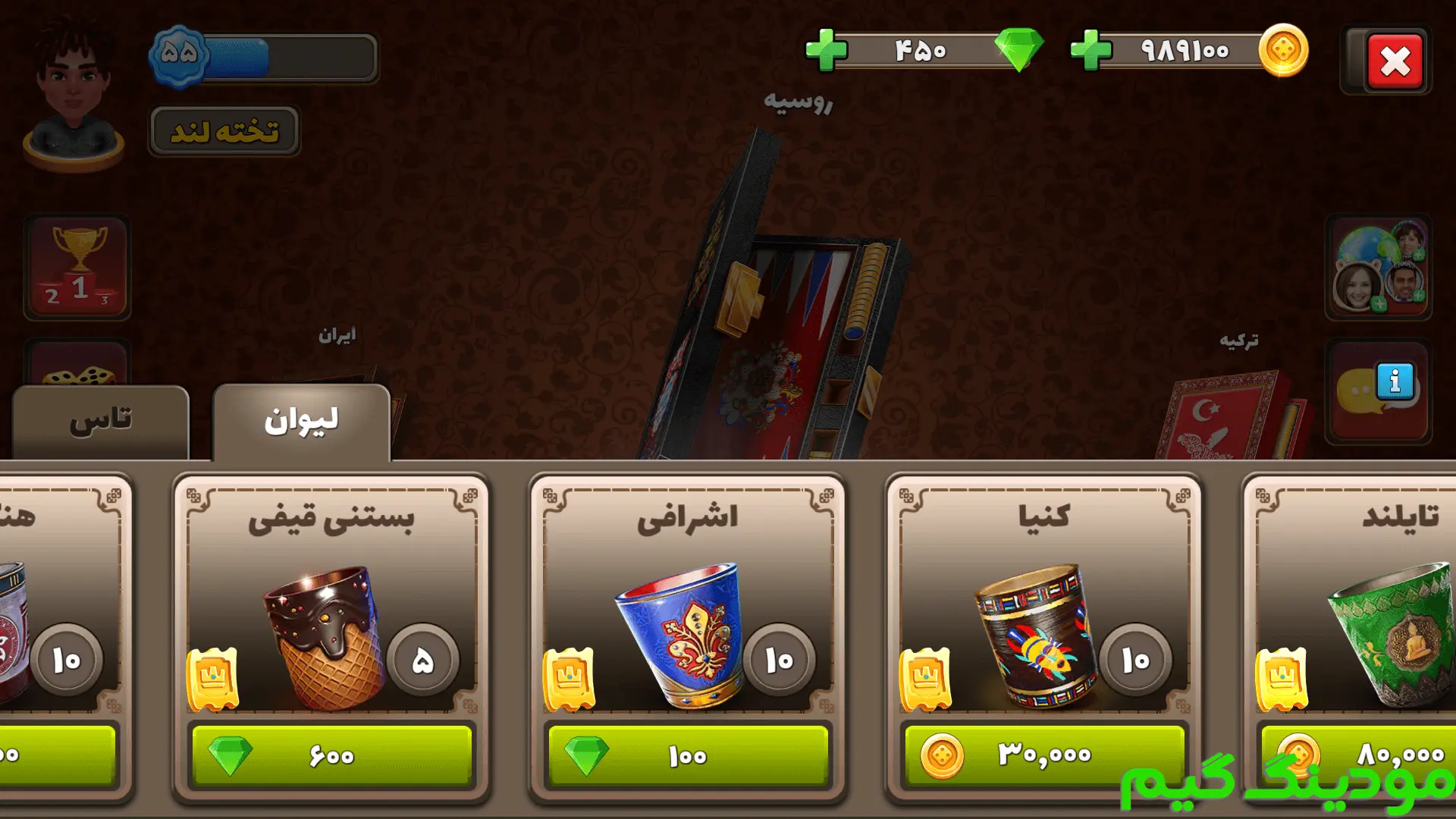The width and height of the screenshot is (1456, 819).
Task: Close the shop with the red X
Action: tap(1395, 61)
